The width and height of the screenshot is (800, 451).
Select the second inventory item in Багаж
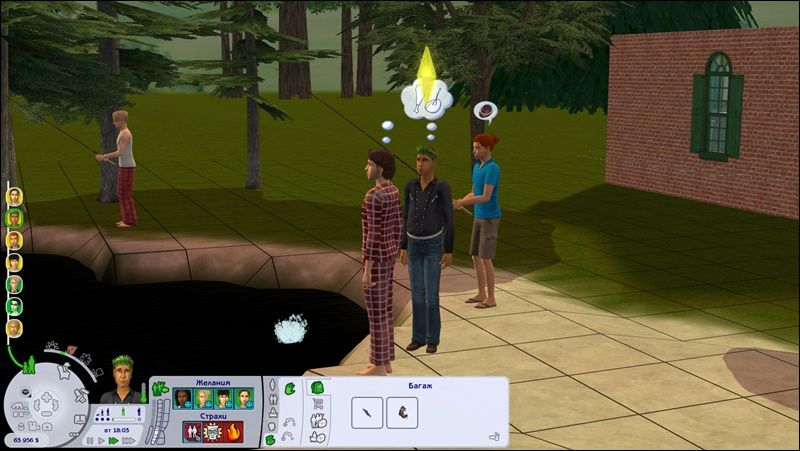[404, 411]
